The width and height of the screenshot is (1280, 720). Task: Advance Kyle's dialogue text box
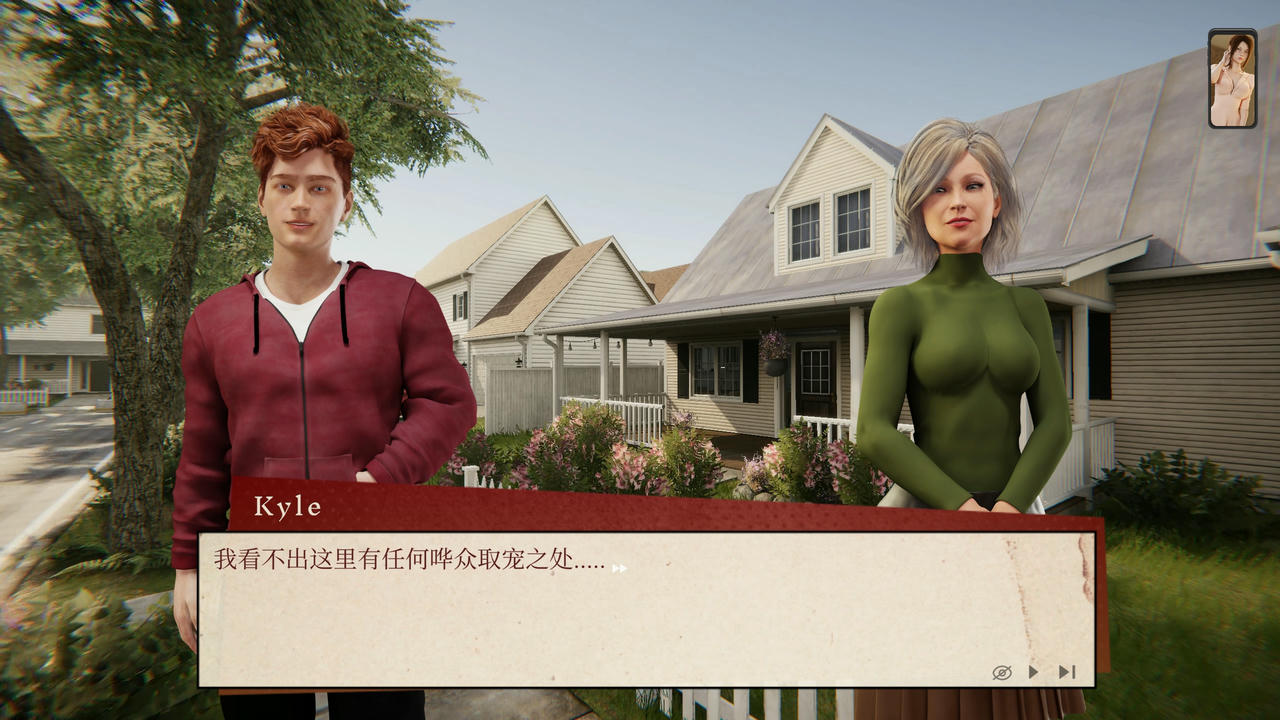[x=645, y=608]
